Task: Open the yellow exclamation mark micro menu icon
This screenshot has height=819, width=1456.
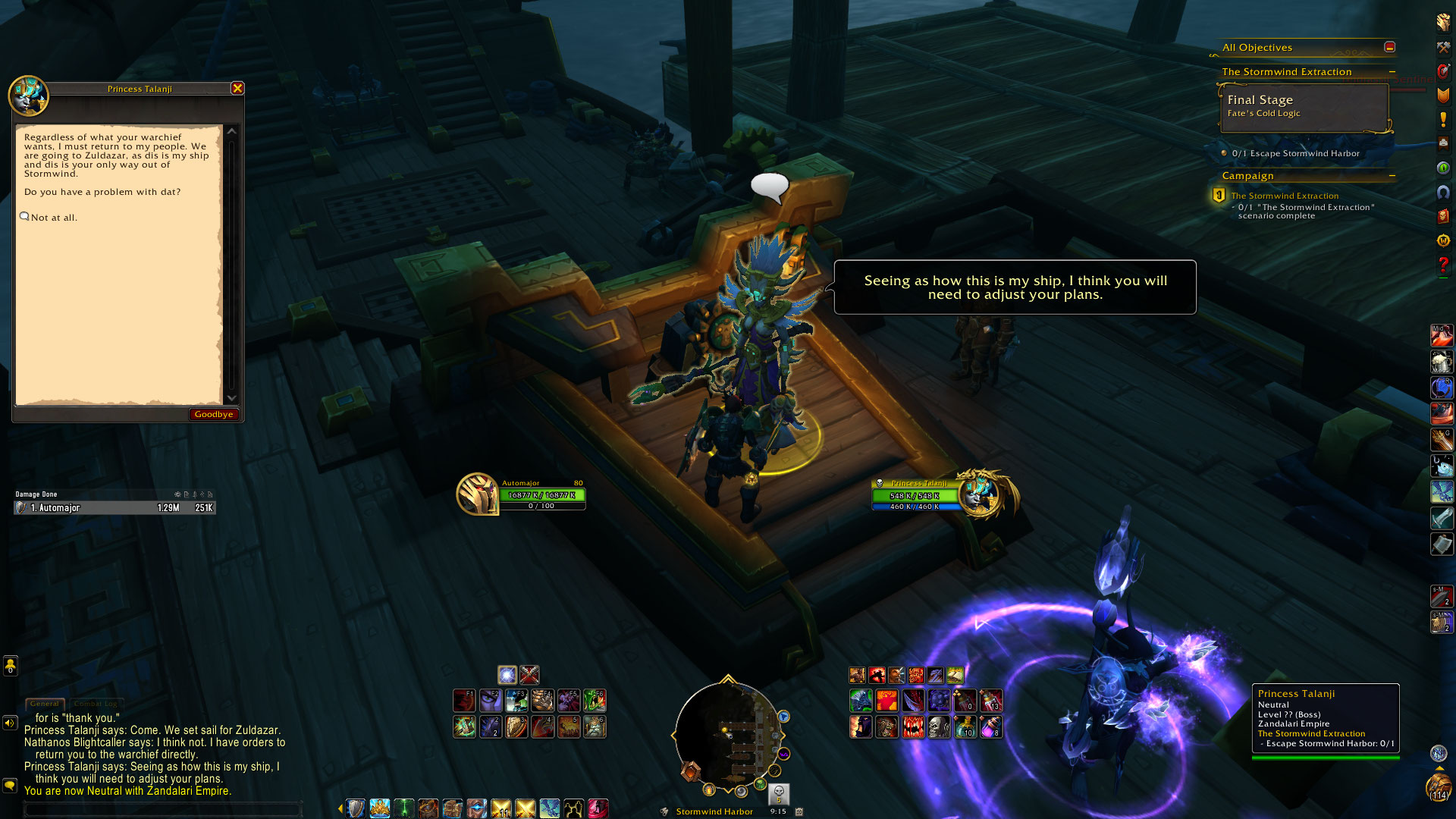Action: pyautogui.click(x=1443, y=119)
